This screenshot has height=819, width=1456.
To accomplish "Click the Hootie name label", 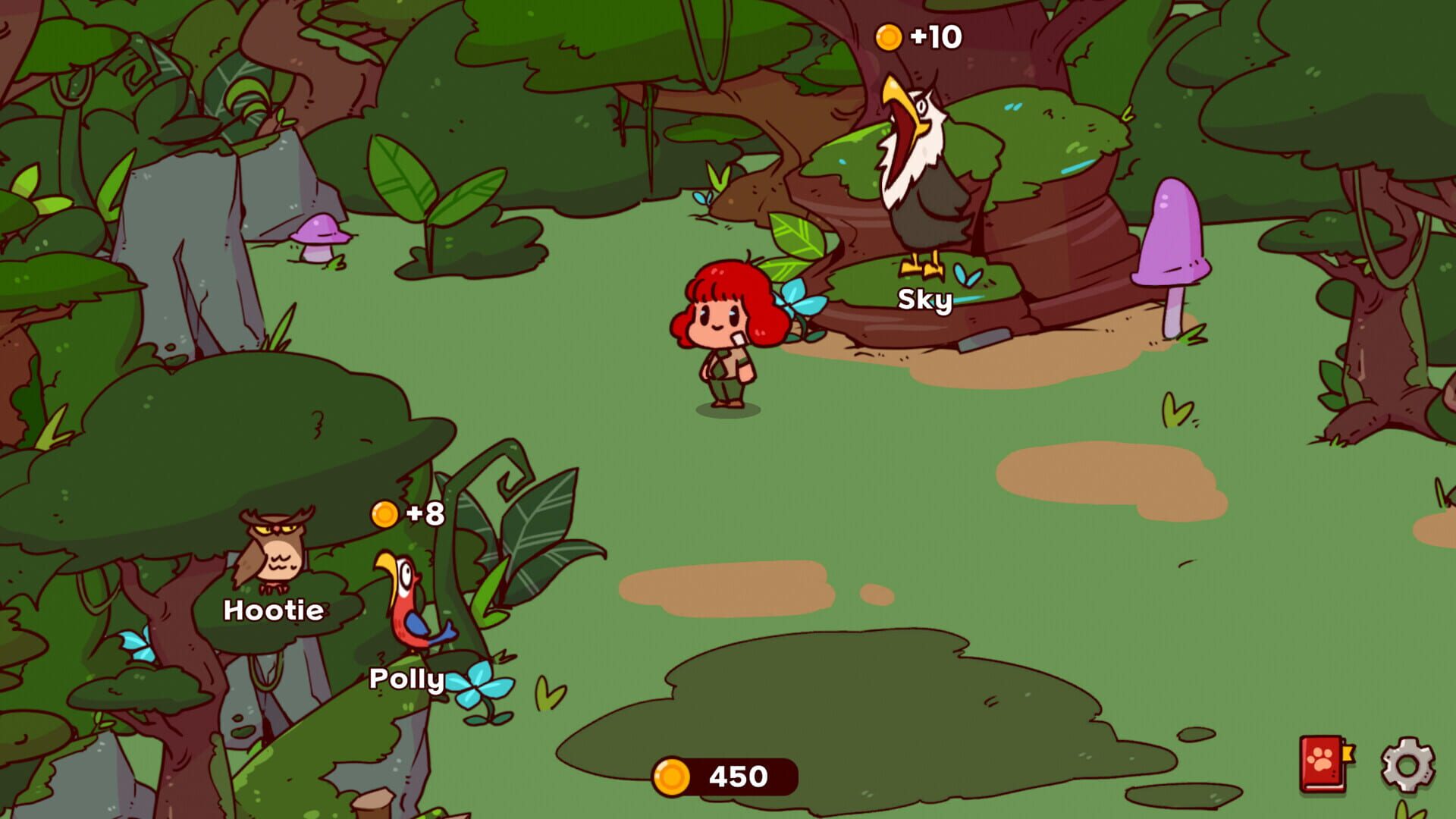I will coord(275,610).
